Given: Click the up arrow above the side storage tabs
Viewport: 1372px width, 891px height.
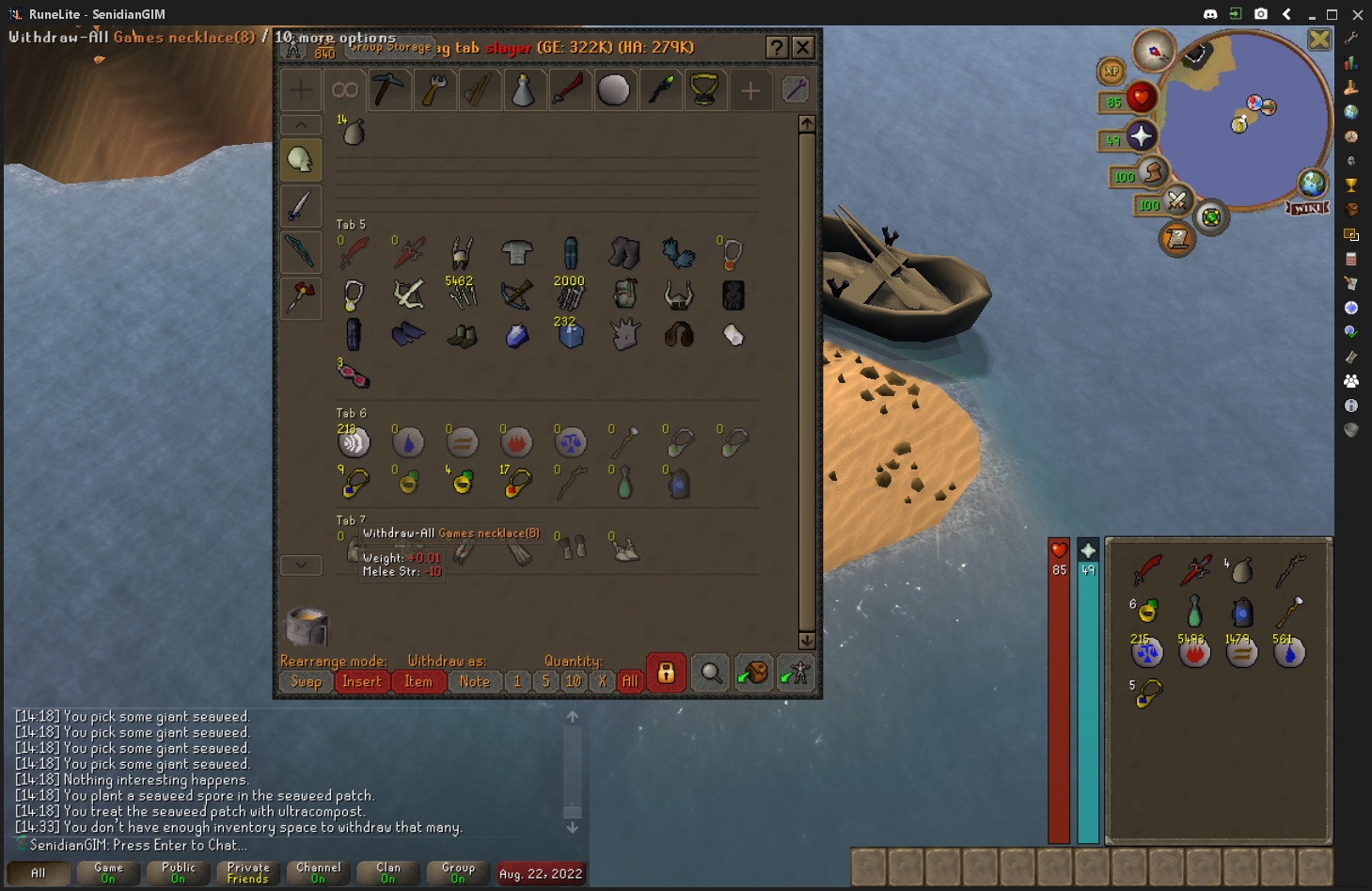Looking at the screenshot, I should coord(300,124).
